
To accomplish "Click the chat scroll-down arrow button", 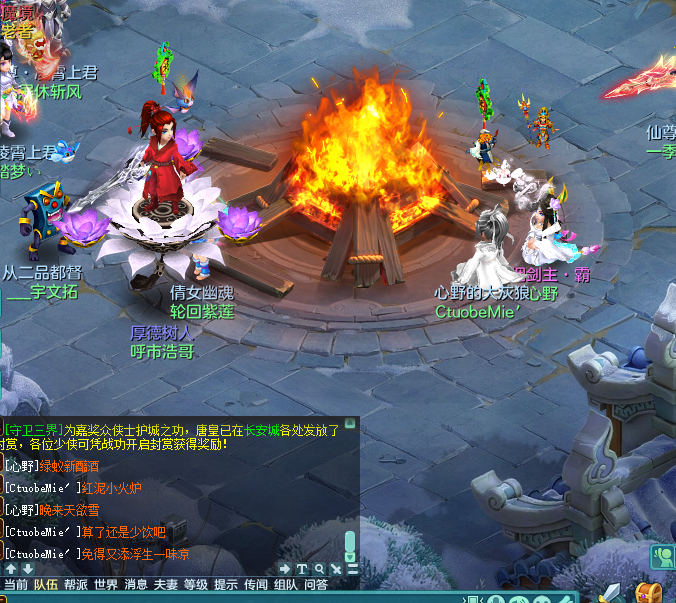I will pyautogui.click(x=28, y=569).
